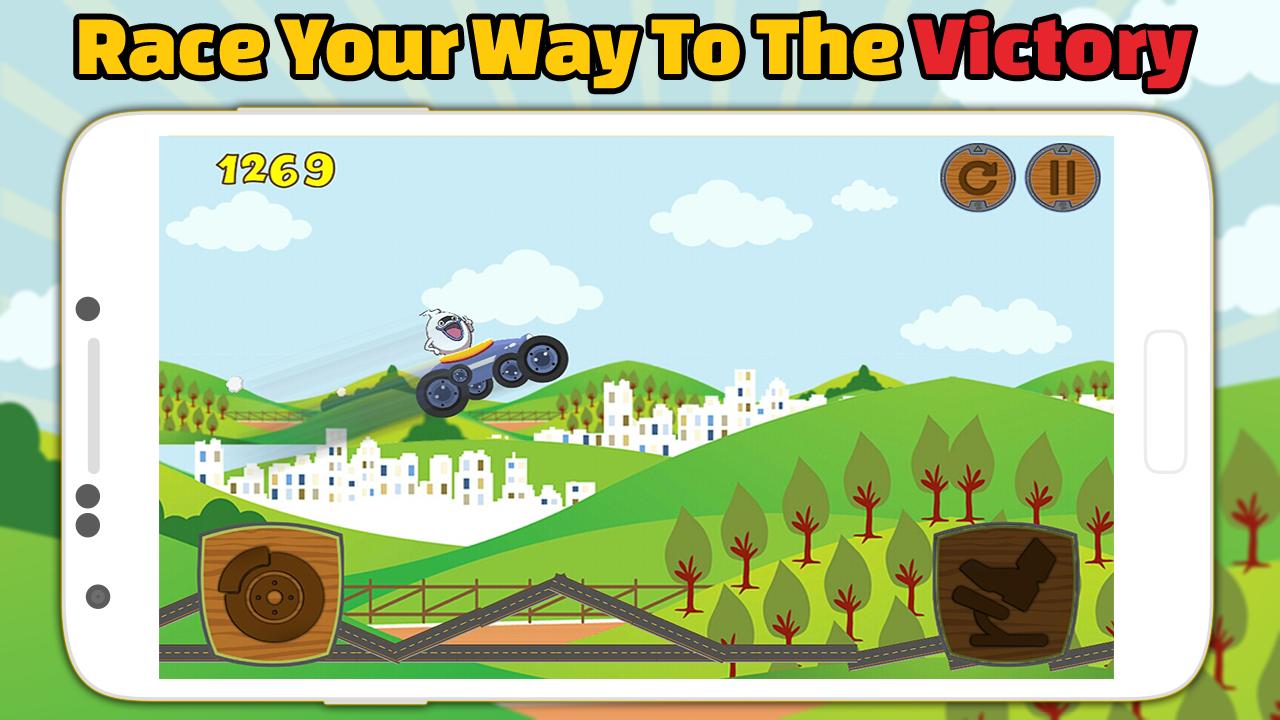Tap the wooden brake disc pedal

coord(271,595)
